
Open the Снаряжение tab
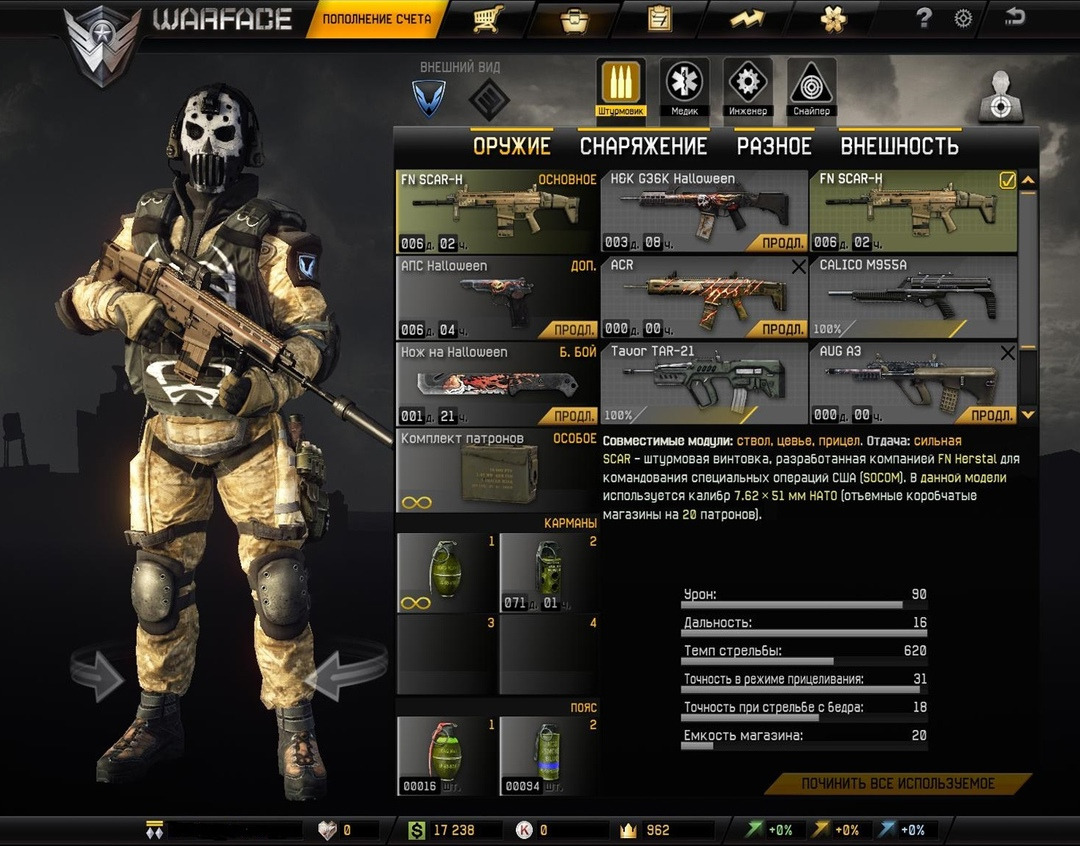click(x=643, y=146)
